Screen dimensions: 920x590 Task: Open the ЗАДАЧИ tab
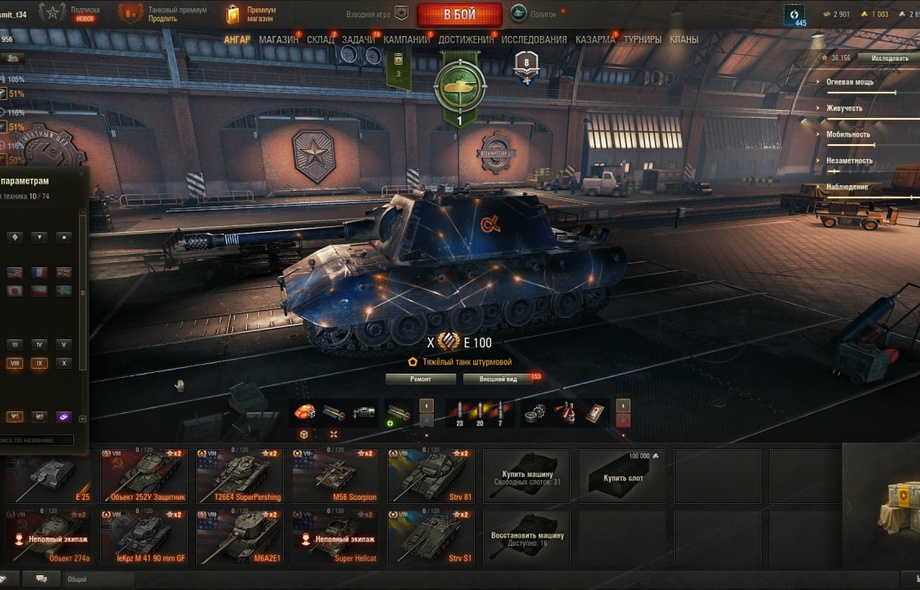359,39
